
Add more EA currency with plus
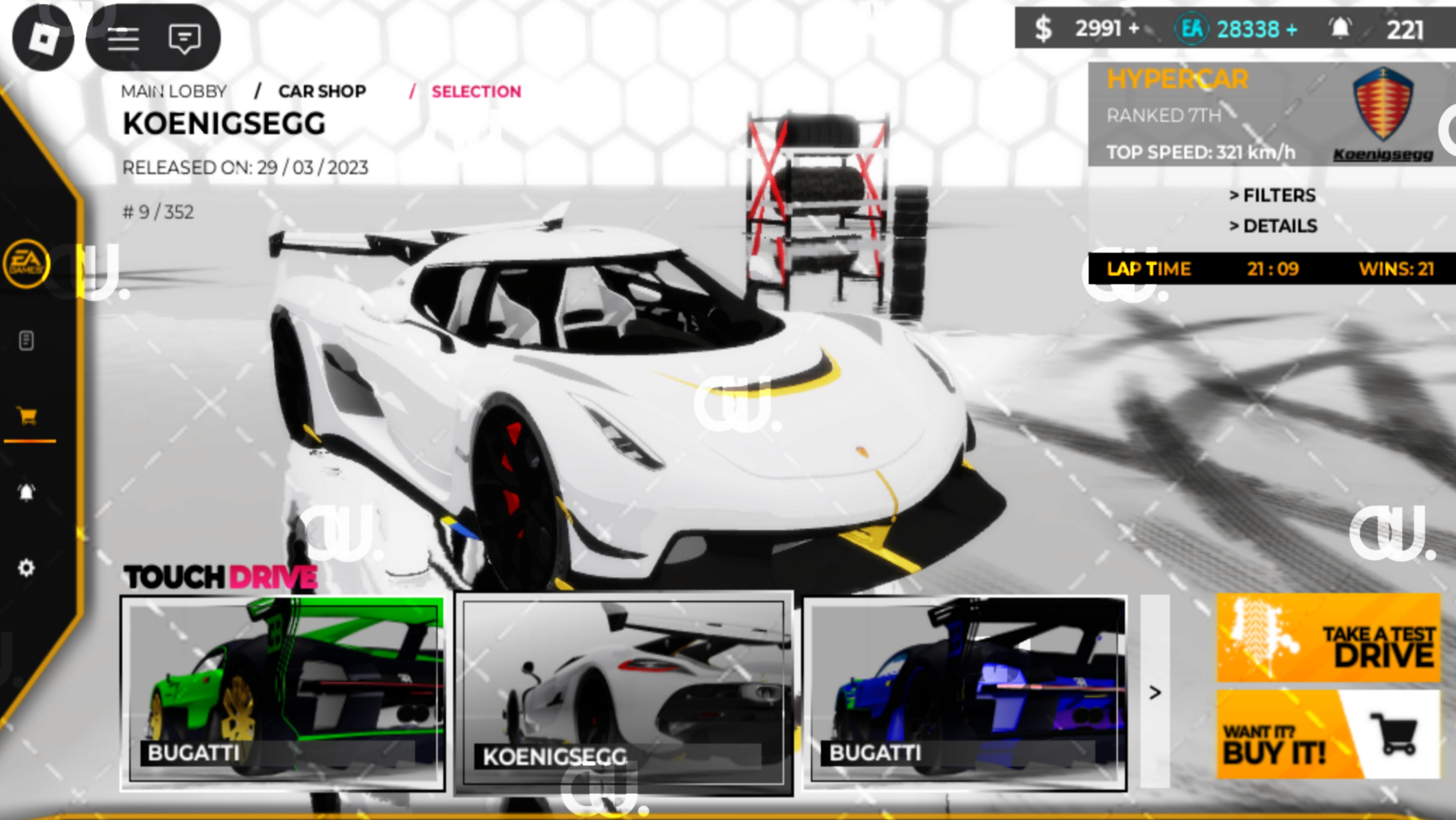1291,29
